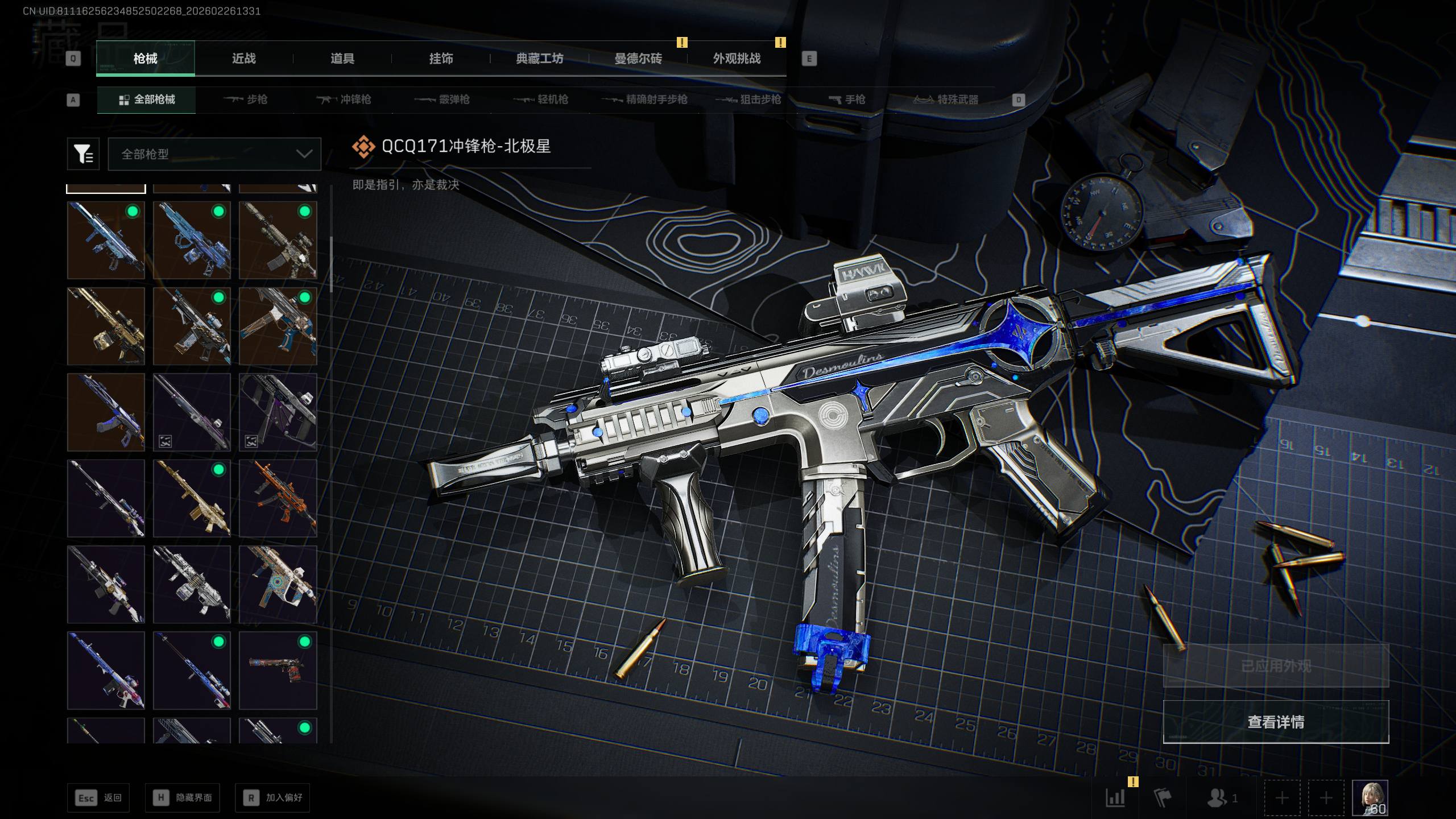Image resolution: width=1456 pixels, height=819 pixels.
Task: Open the 外观挑战 challenge tab
Action: click(x=737, y=59)
